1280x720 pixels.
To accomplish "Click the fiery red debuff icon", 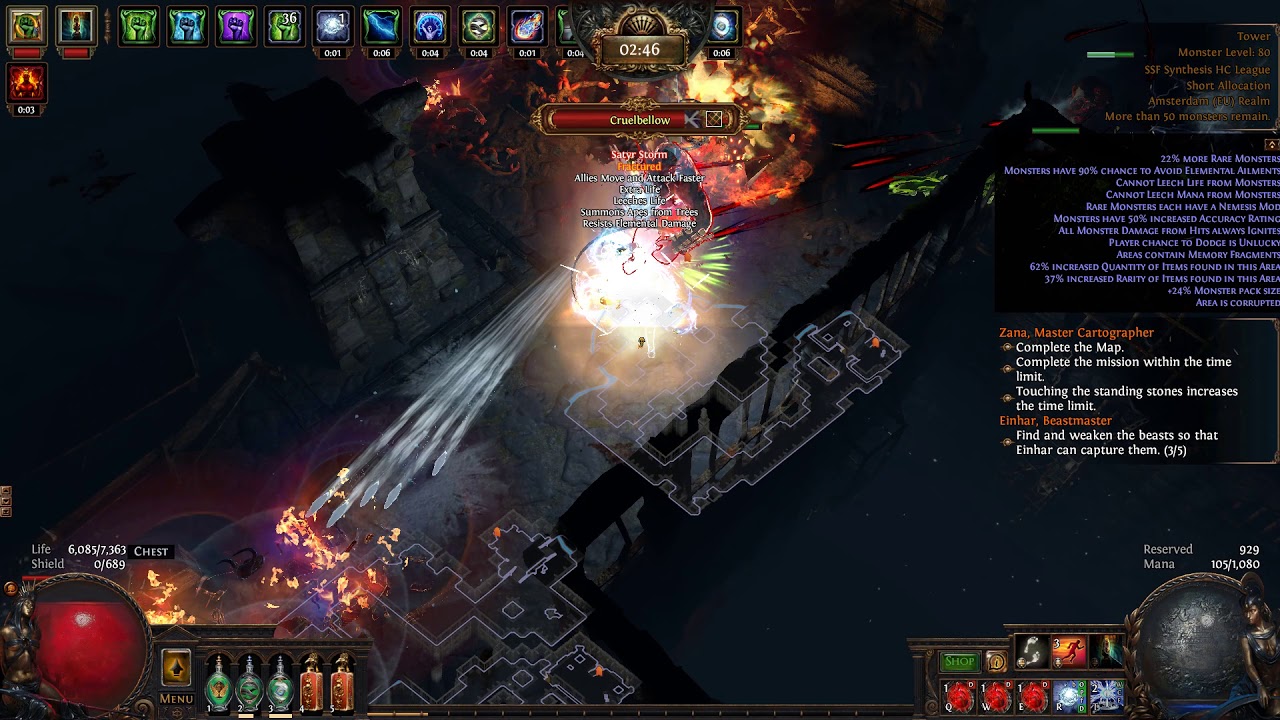I will (x=27, y=83).
